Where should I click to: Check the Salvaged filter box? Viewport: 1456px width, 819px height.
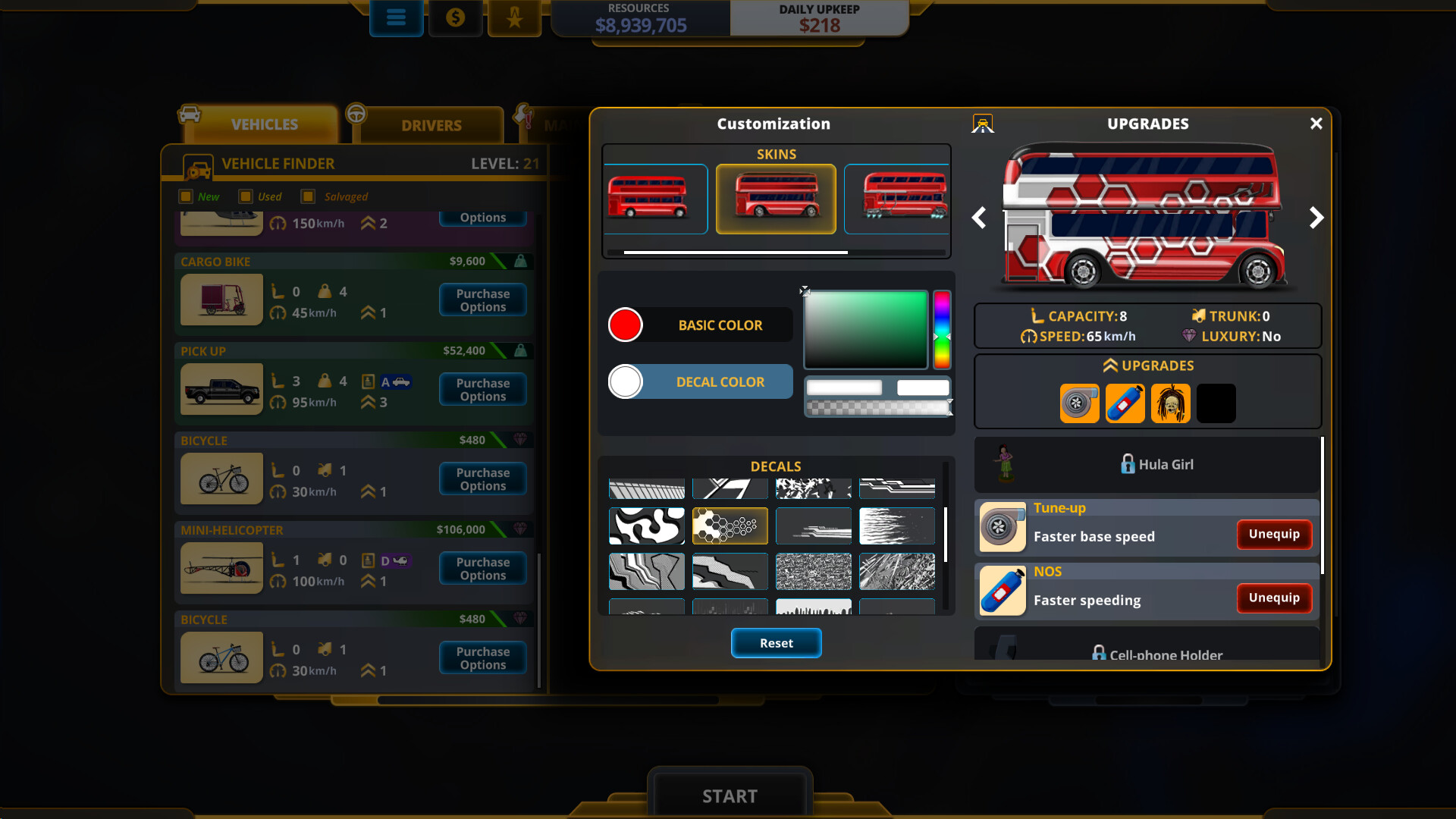point(307,196)
